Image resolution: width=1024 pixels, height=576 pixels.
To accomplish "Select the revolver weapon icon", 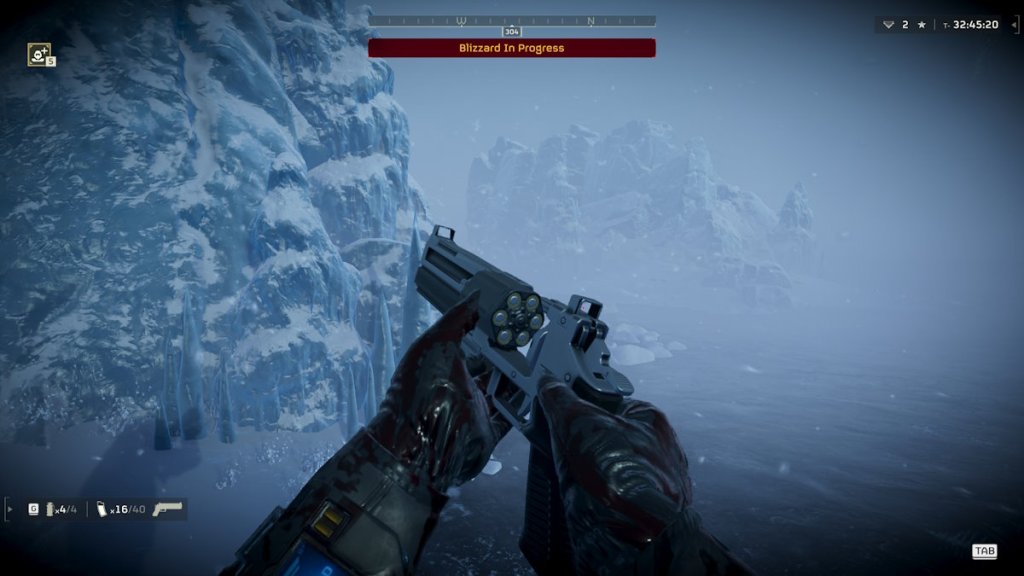I will [168, 509].
